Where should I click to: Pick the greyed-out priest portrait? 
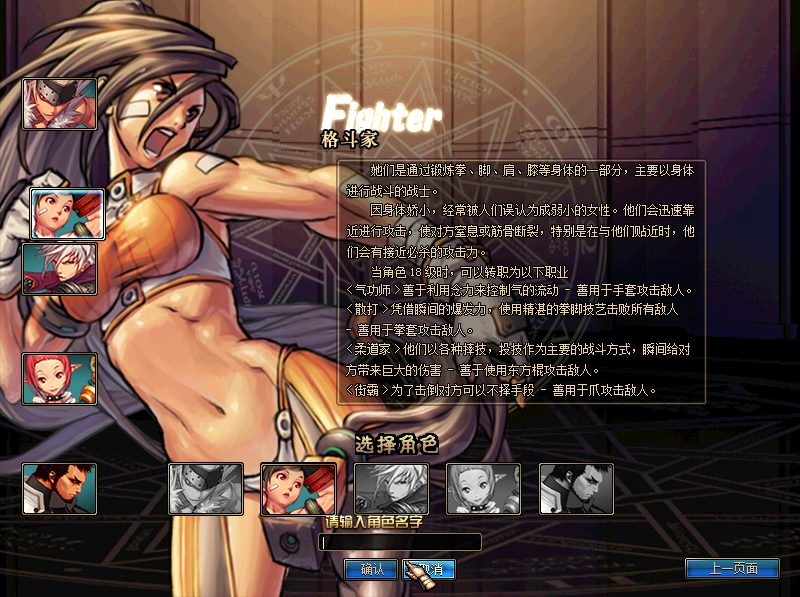click(x=576, y=489)
